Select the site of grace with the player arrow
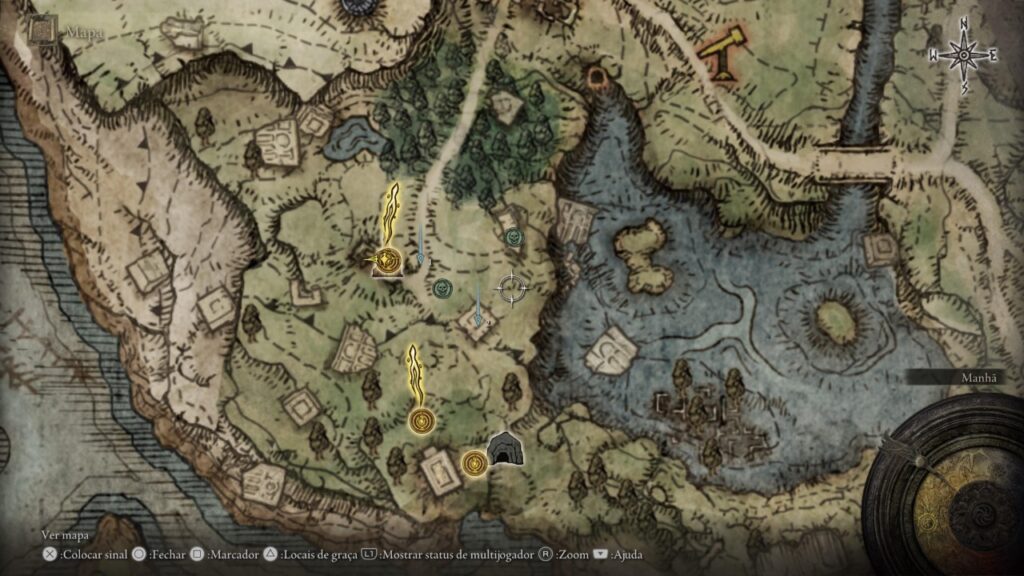The width and height of the screenshot is (1024, 576). [x=387, y=262]
